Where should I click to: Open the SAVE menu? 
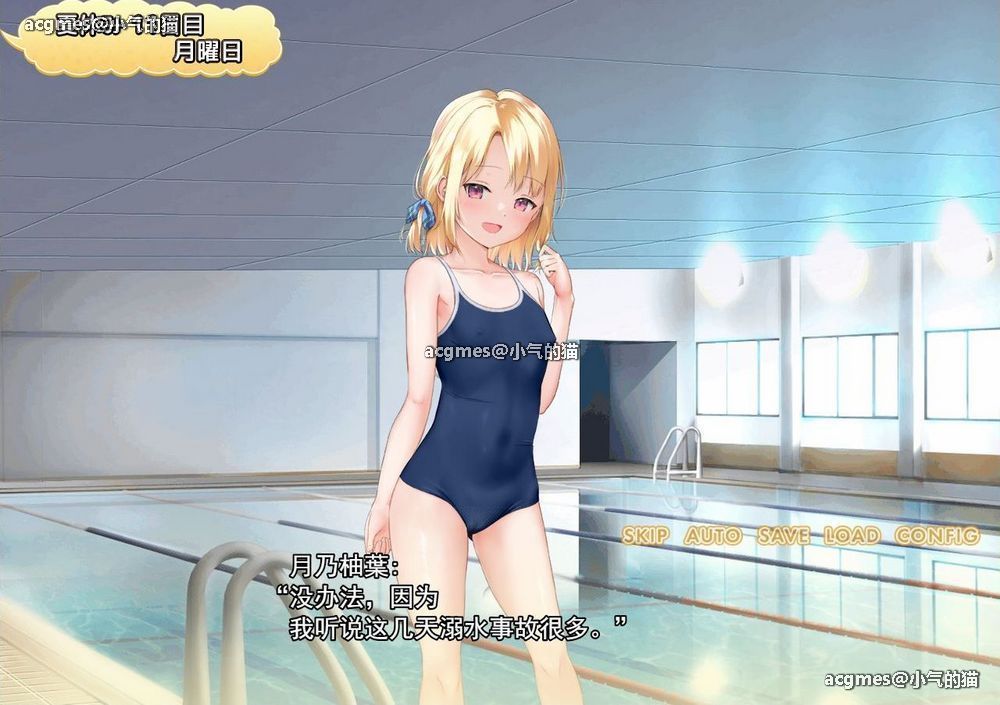(x=783, y=536)
